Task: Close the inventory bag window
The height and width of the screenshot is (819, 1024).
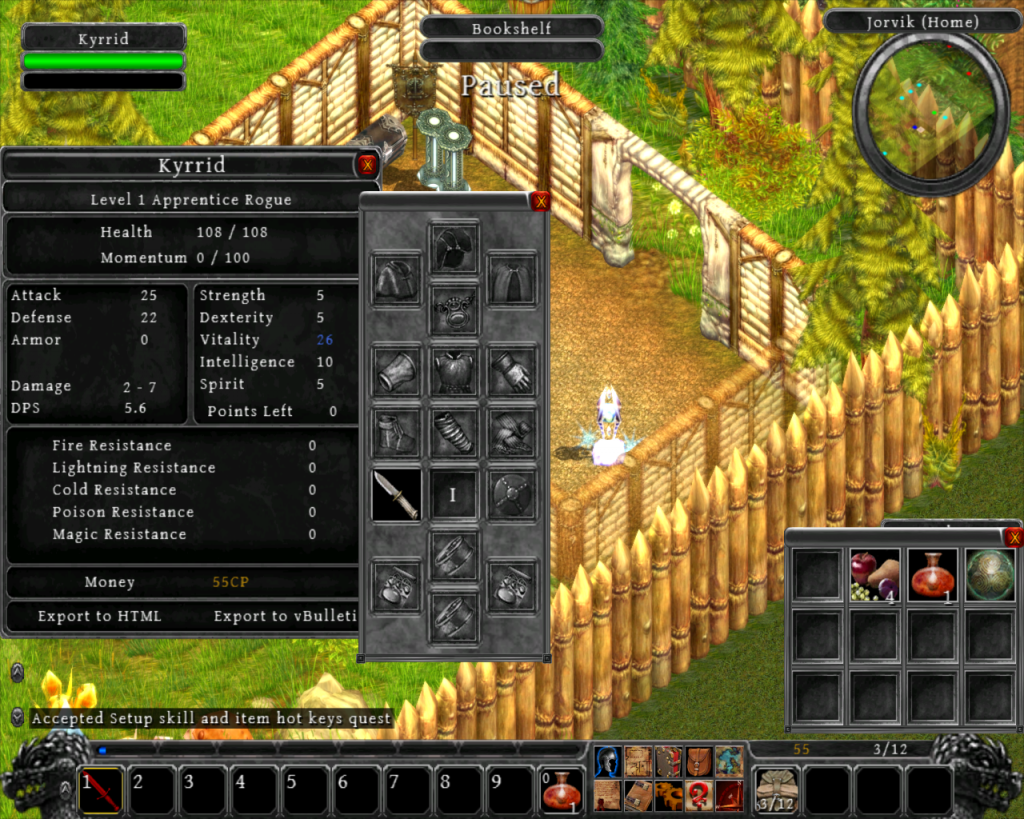Action: (1015, 538)
